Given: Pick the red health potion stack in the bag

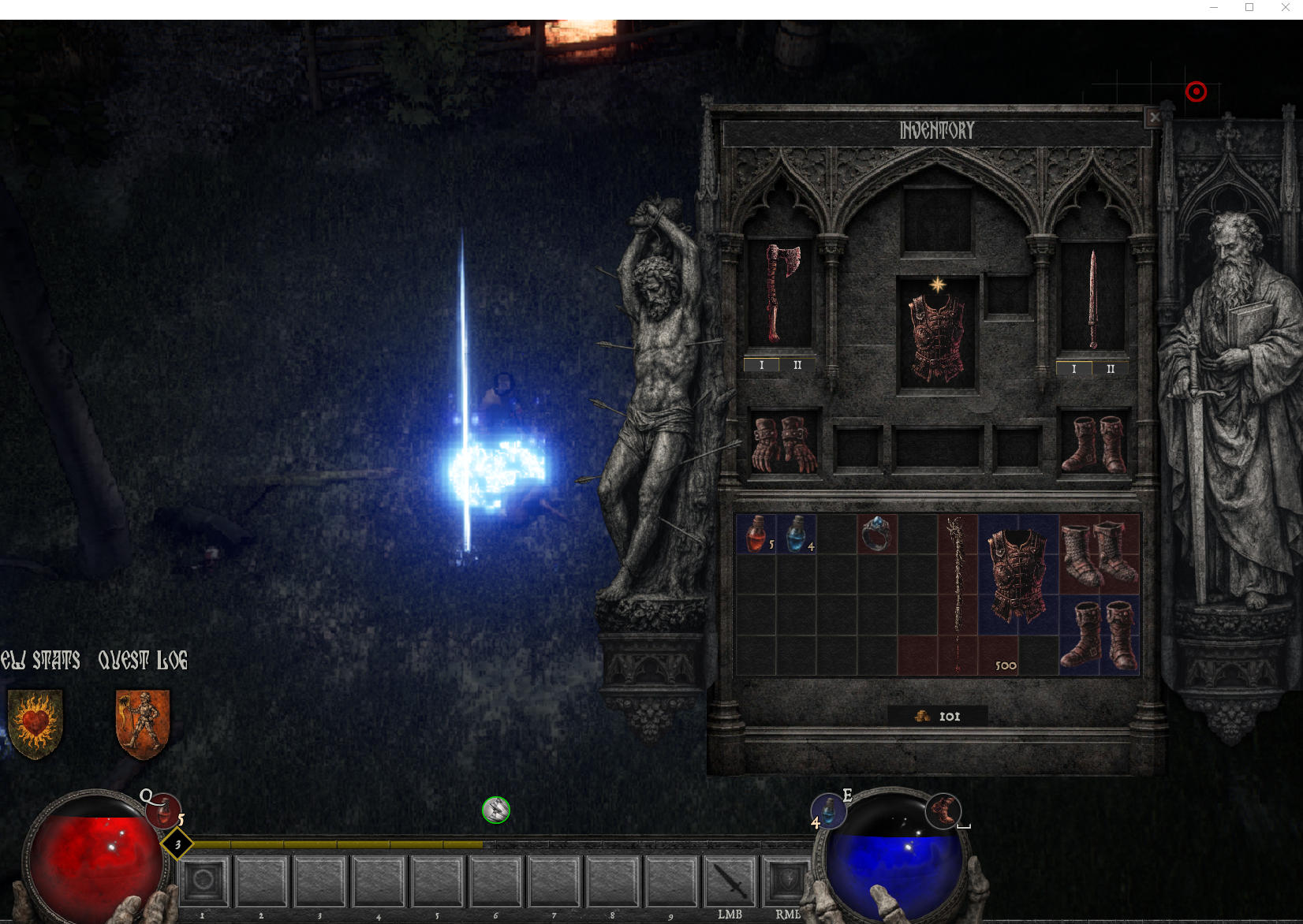Looking at the screenshot, I should (756, 534).
